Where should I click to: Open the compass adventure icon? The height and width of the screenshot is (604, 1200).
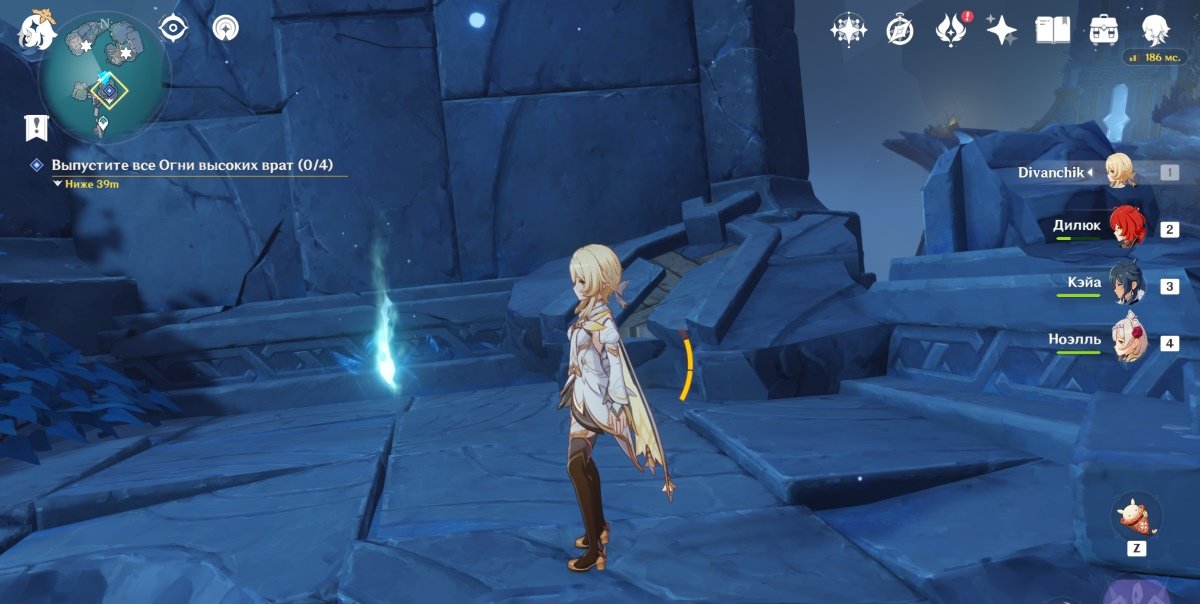(x=900, y=30)
